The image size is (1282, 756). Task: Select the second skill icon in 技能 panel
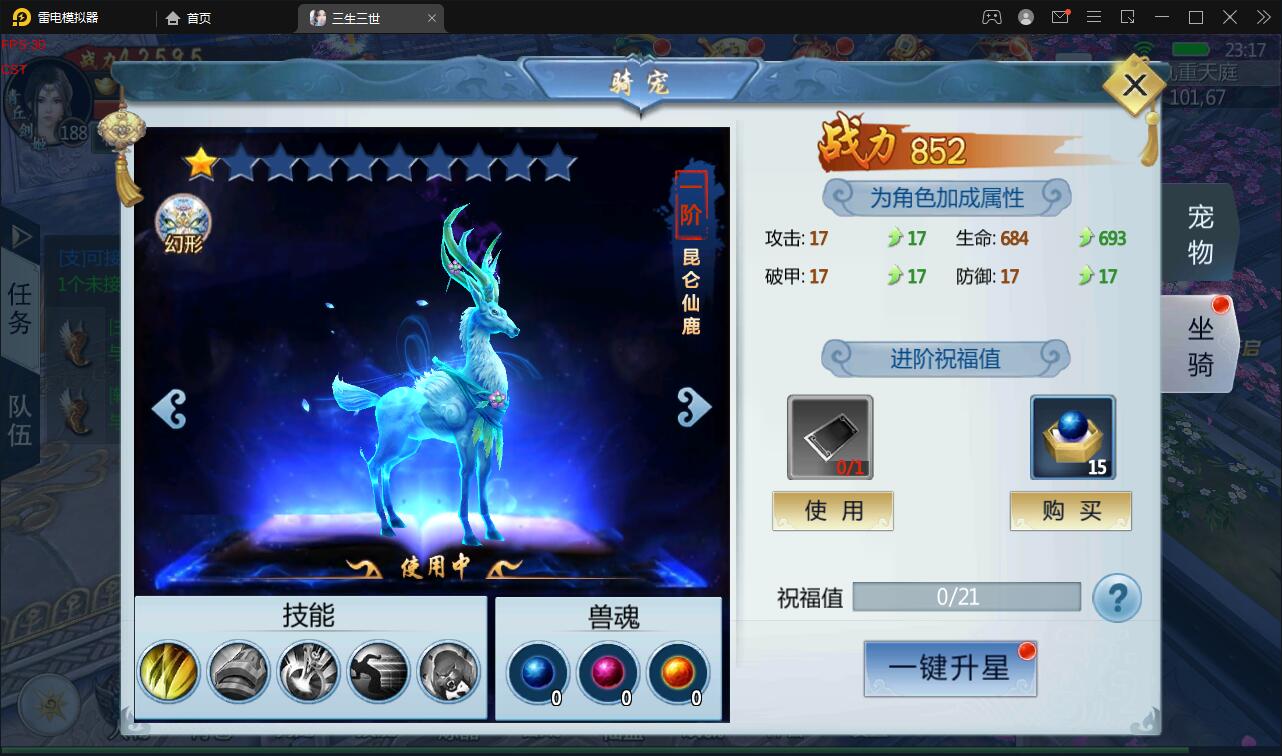(238, 671)
